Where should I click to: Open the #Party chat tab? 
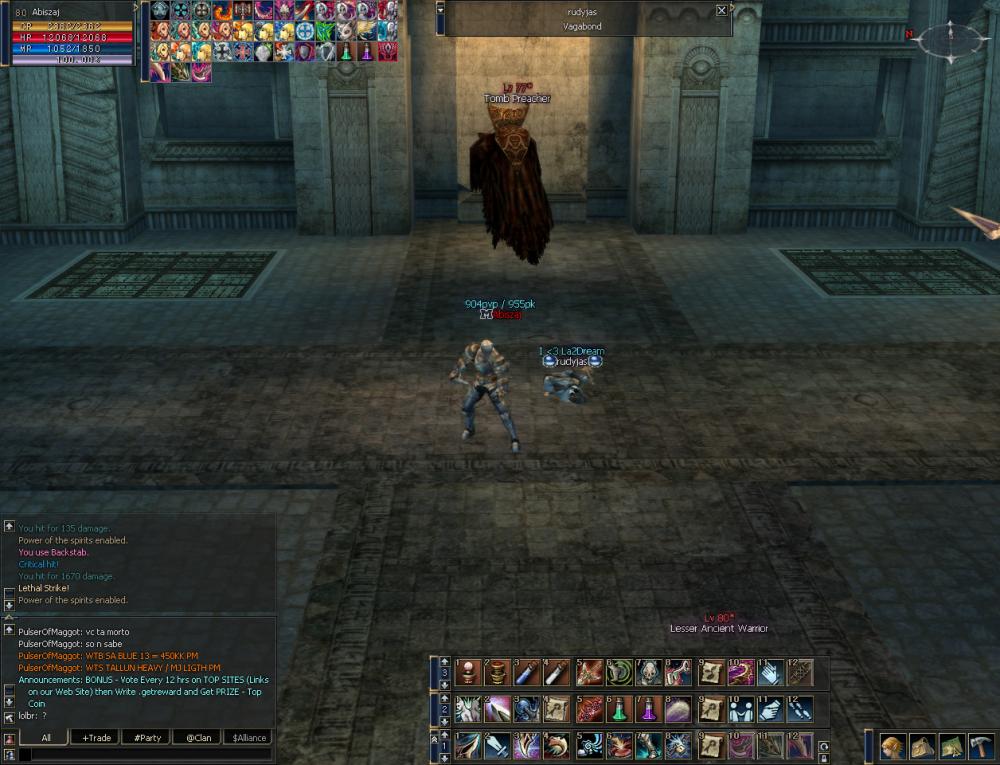[x=147, y=738]
